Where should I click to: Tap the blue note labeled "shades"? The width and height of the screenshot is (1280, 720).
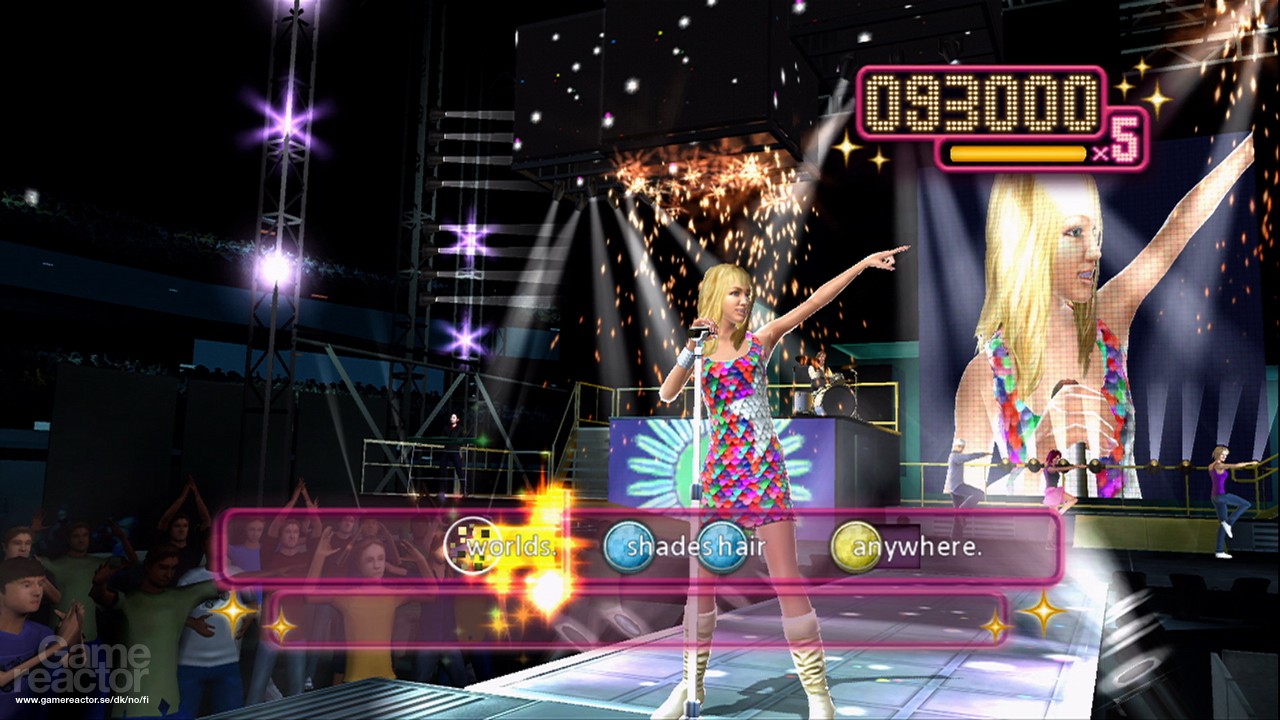click(x=629, y=547)
